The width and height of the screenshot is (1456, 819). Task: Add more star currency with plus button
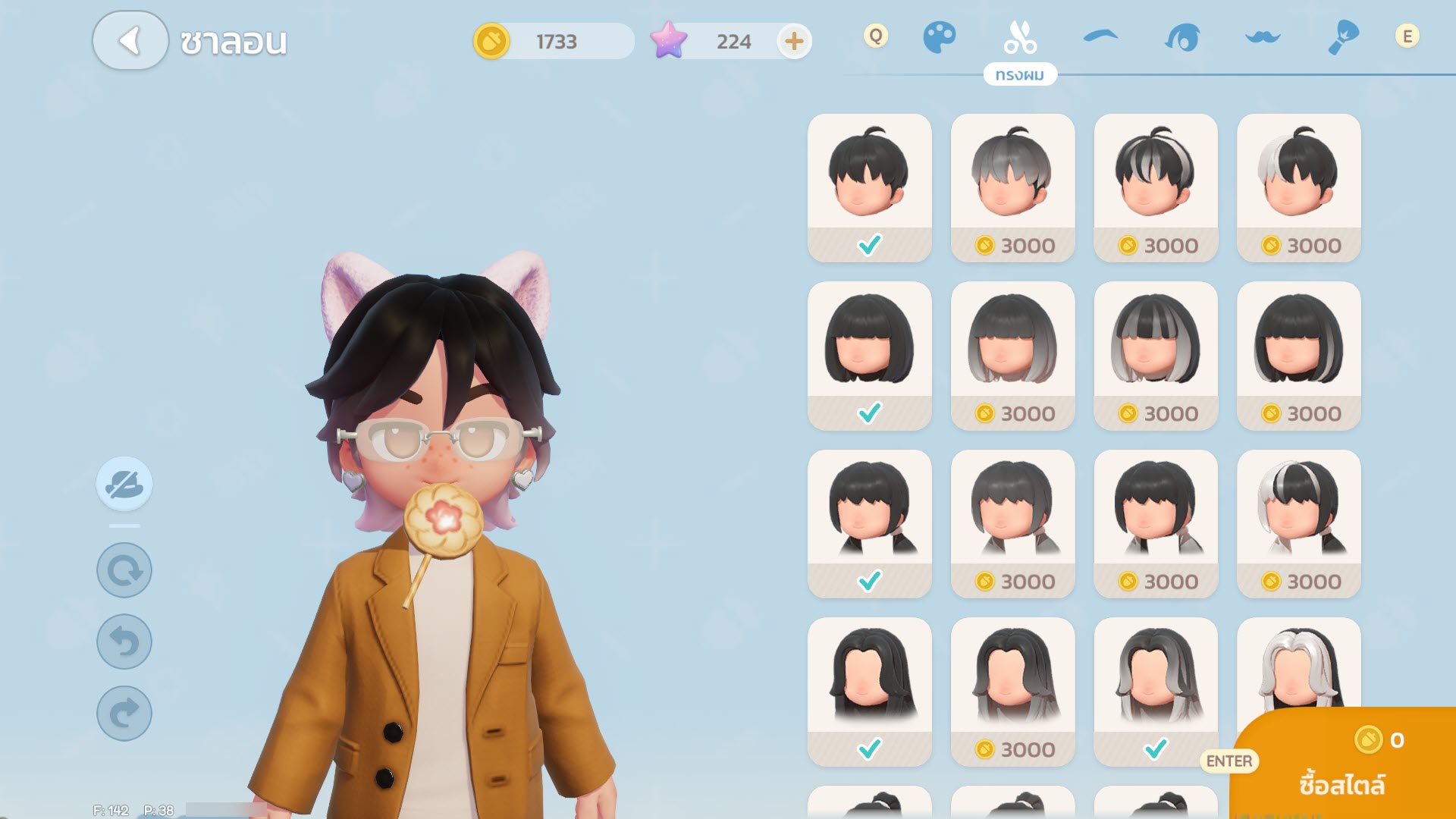point(793,41)
